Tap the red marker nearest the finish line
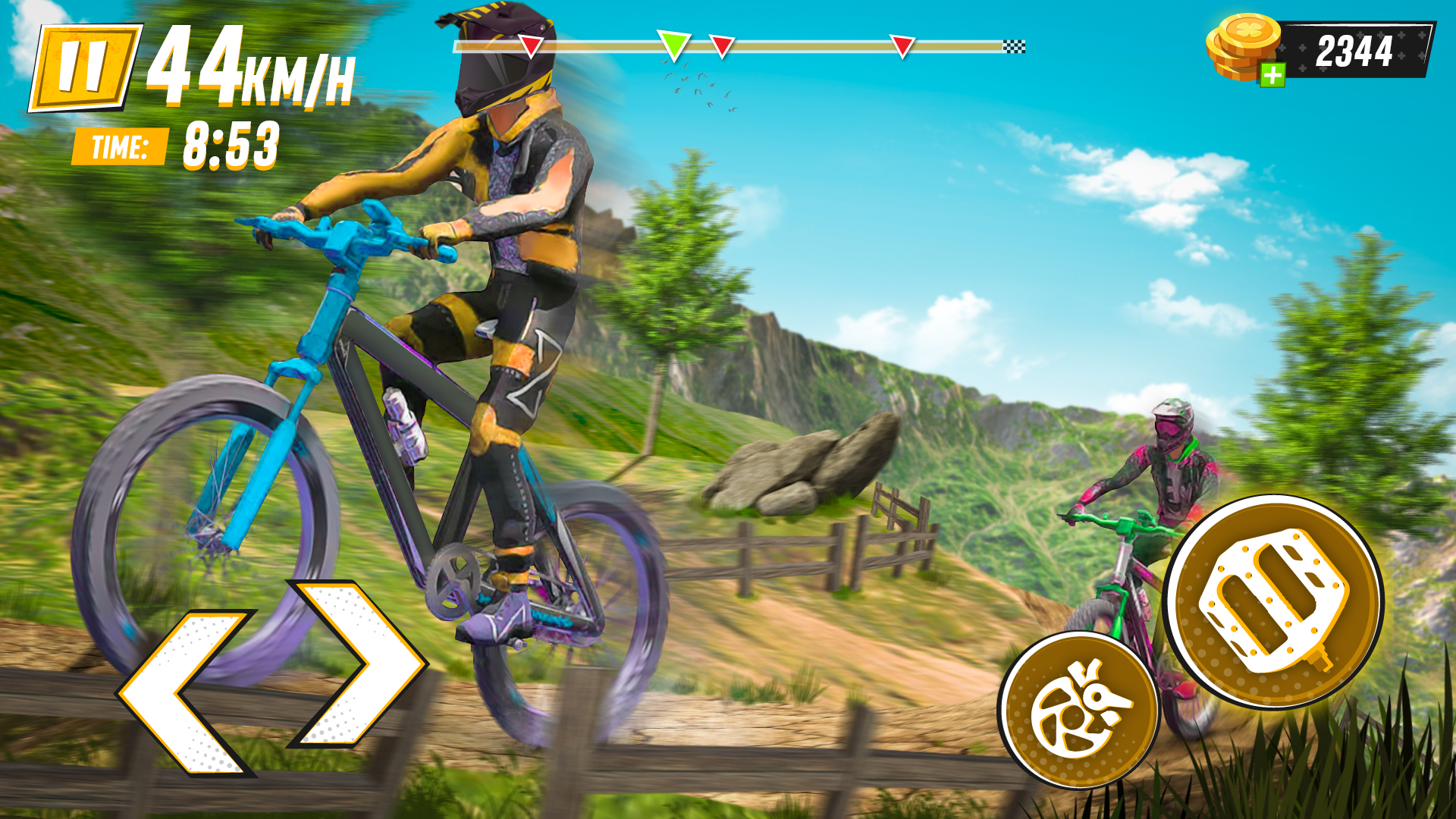Screen dimensions: 1456x819 pyautogui.click(x=902, y=45)
